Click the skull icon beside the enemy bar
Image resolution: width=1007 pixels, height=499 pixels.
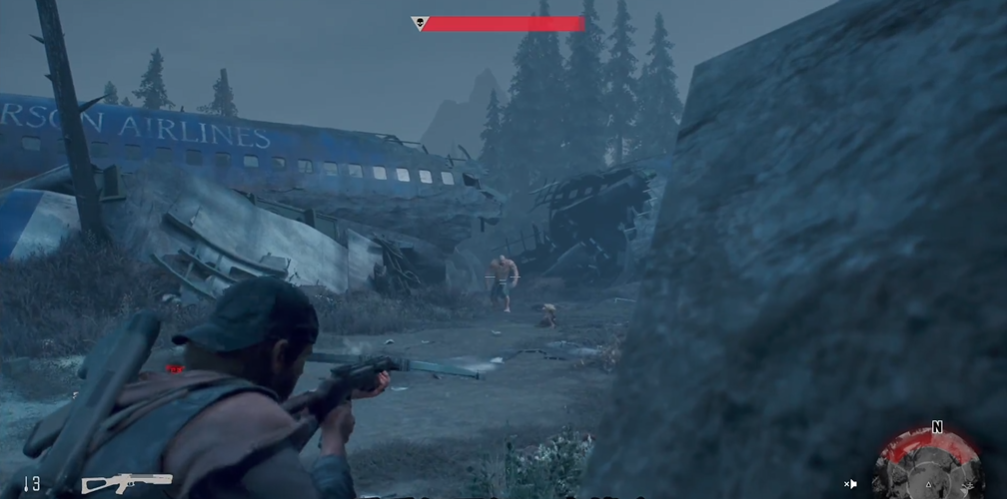point(419,23)
